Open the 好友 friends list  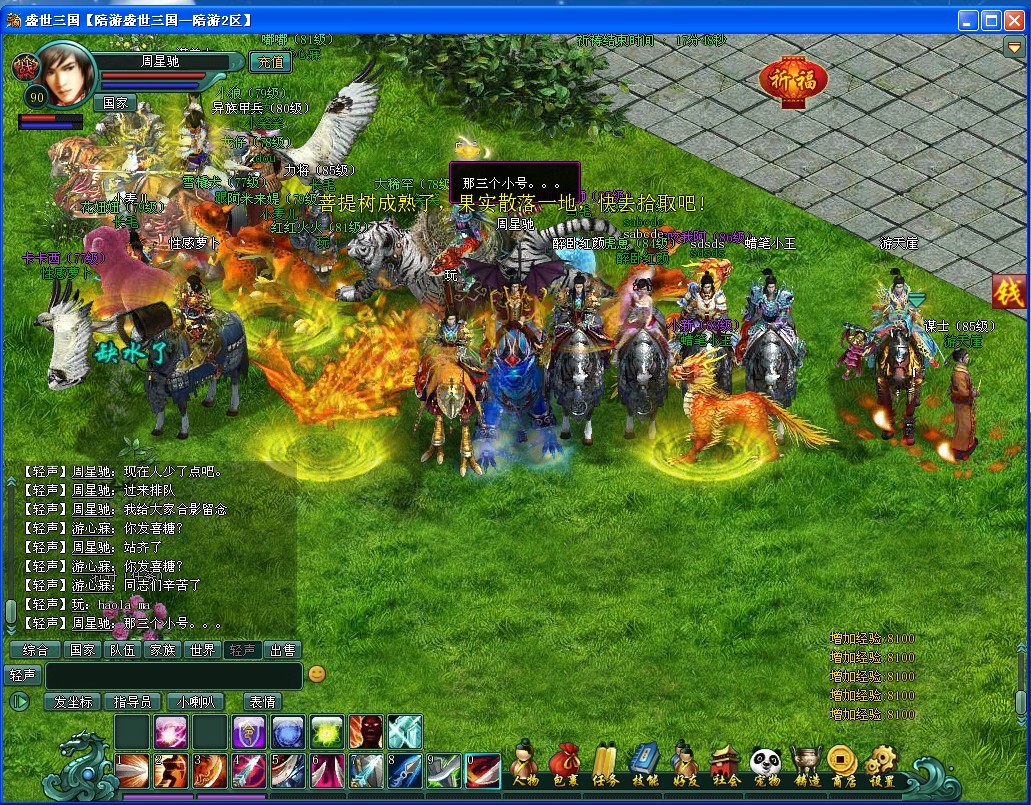pos(684,763)
